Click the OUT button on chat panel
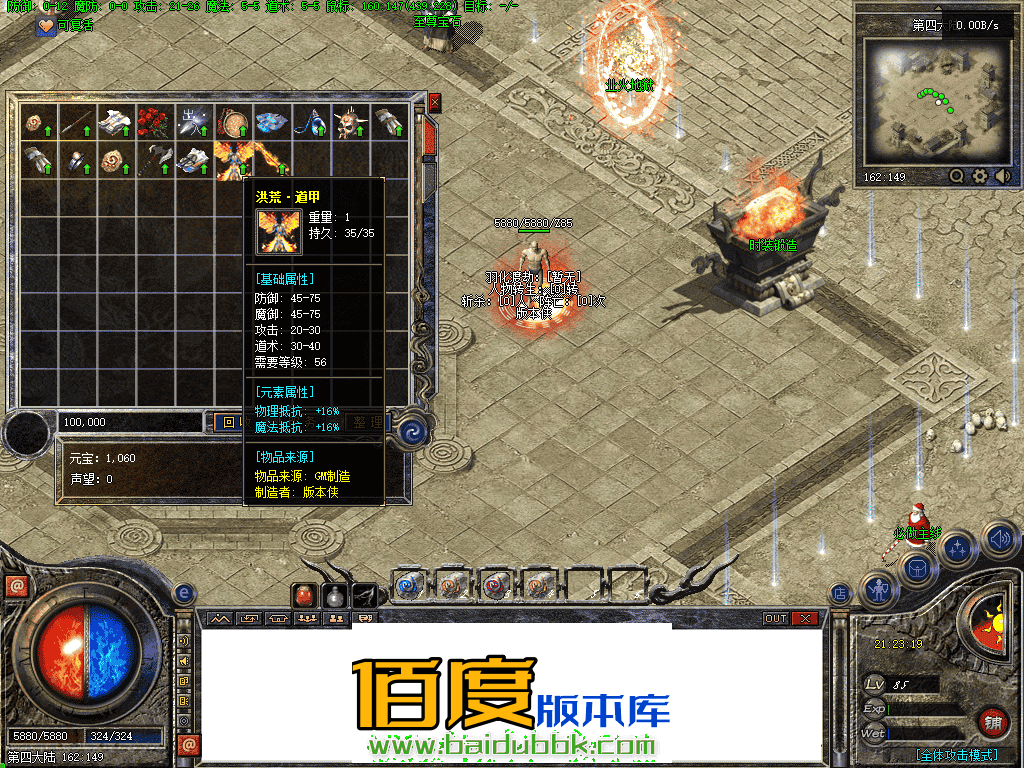The image size is (1024, 768). point(776,619)
